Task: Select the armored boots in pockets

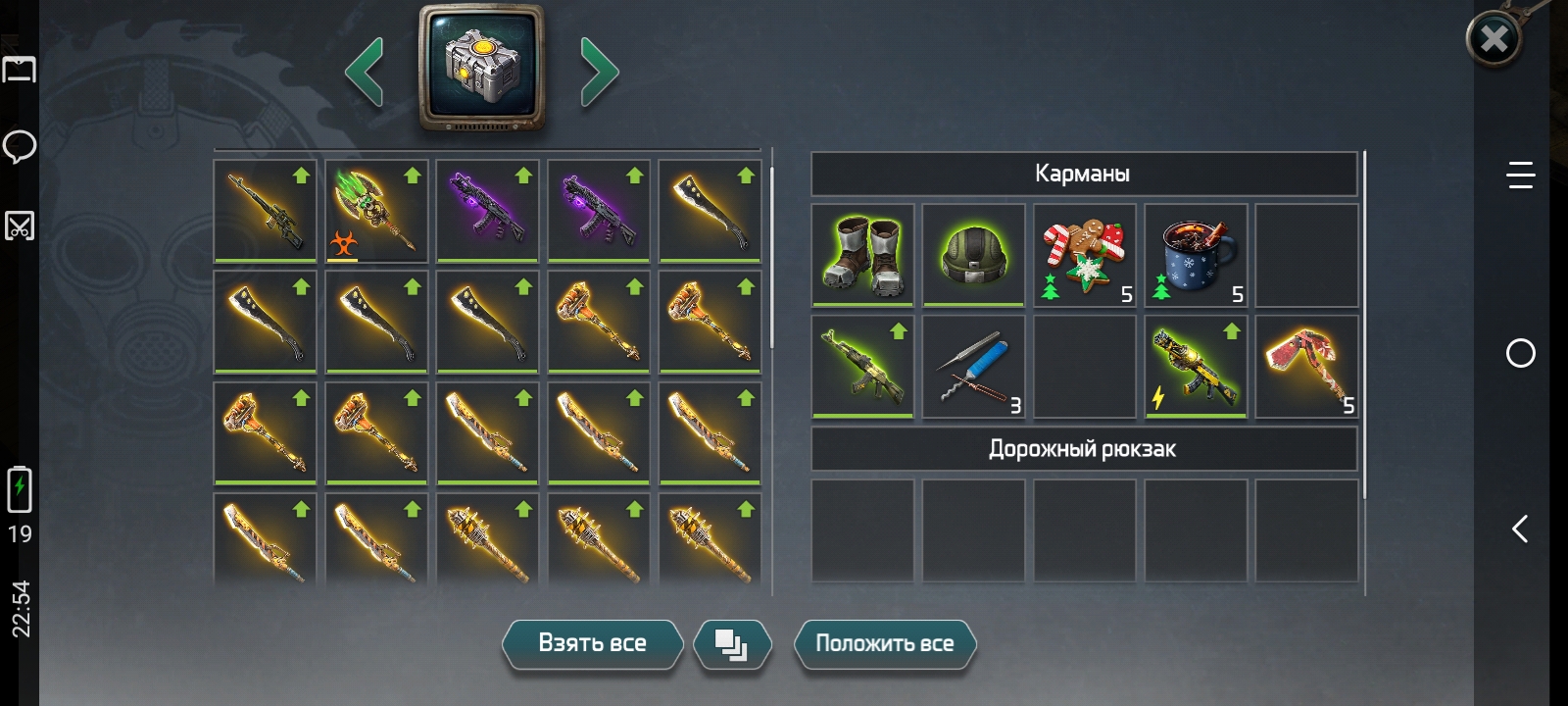Action: (862, 255)
